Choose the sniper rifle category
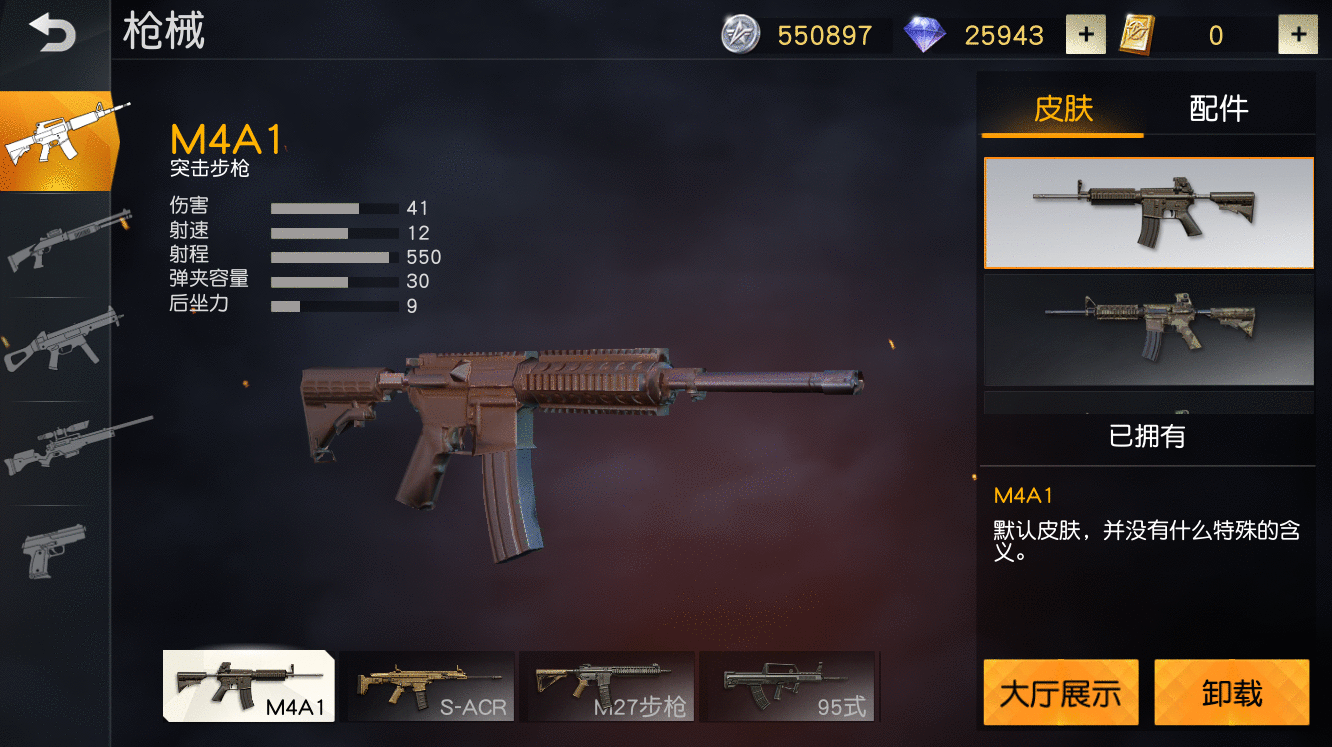This screenshot has width=1332, height=747. pyautogui.click(x=62, y=448)
